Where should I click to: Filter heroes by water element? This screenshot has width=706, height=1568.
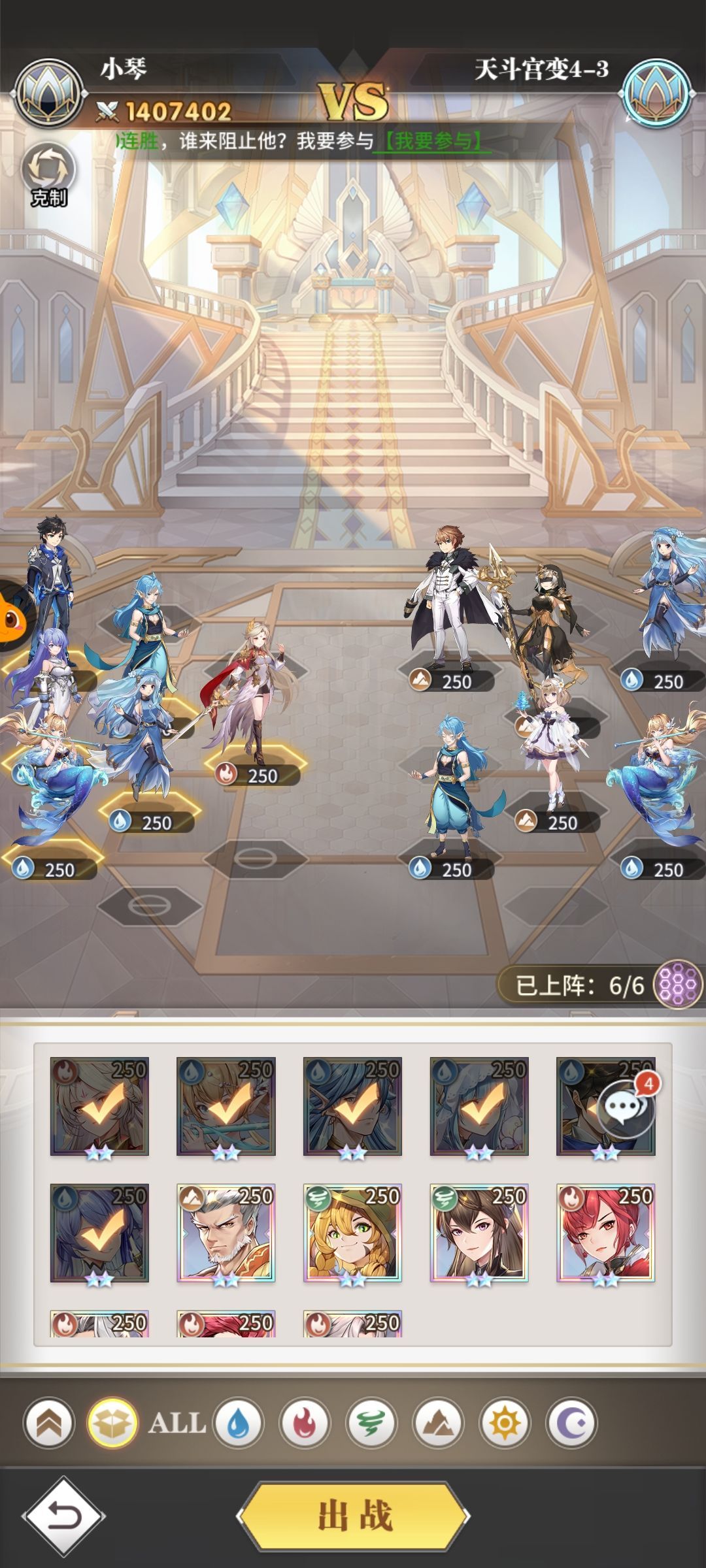[x=239, y=1423]
